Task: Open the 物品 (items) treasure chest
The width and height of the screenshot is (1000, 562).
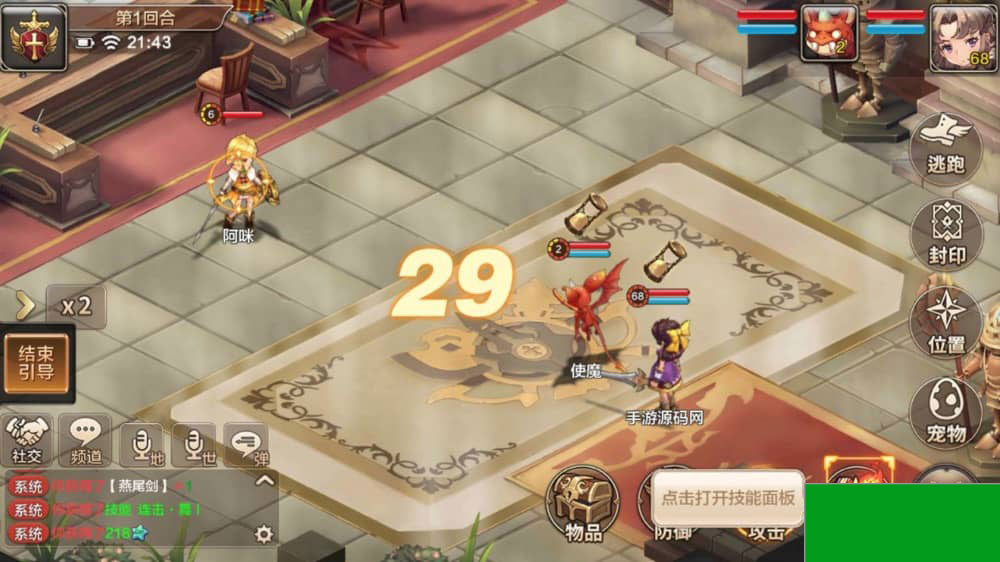Action: coord(583,504)
